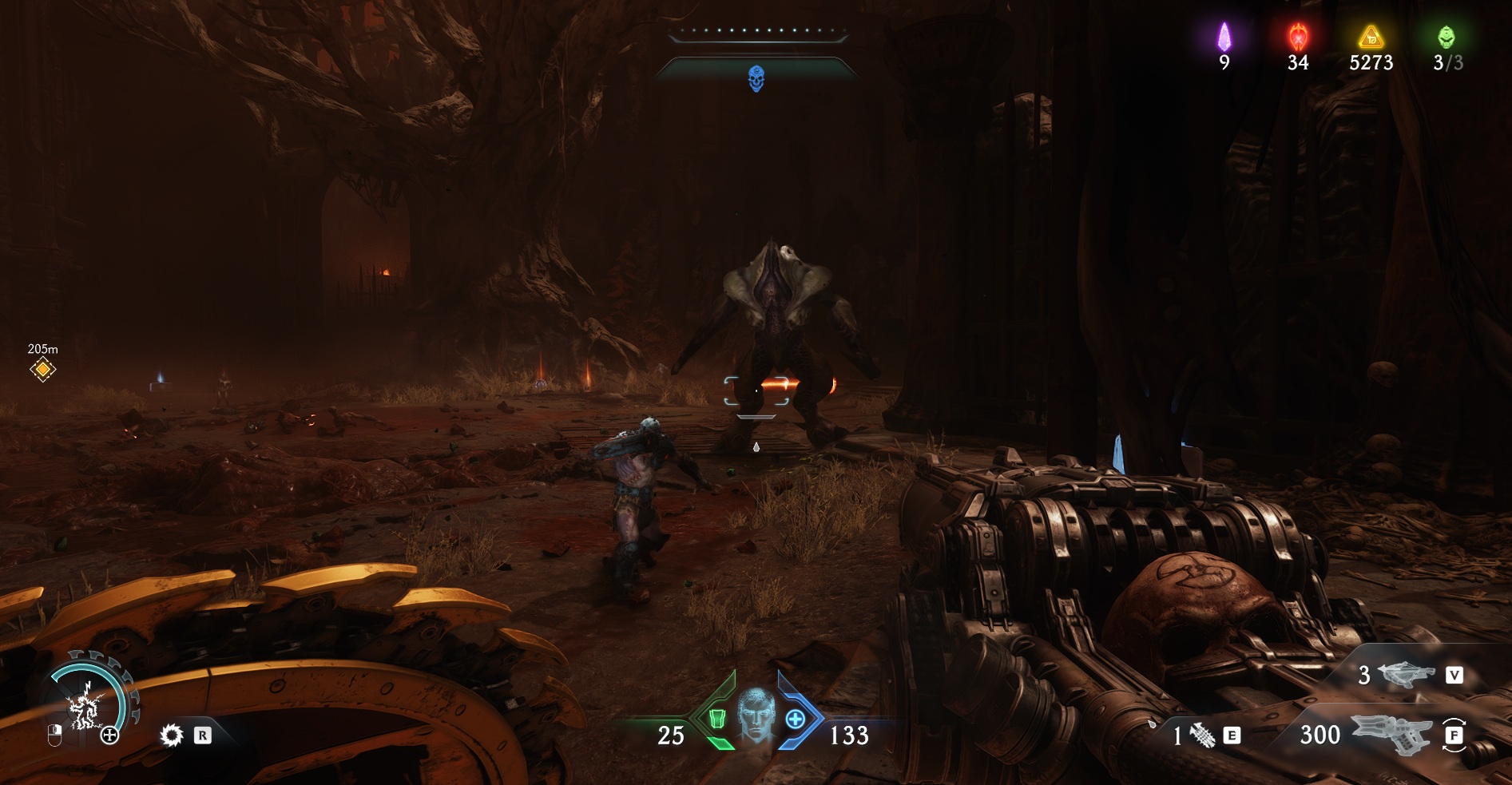1512x785 pixels.
Task: Click the green extra-life sigil icon
Action: [x=1447, y=37]
